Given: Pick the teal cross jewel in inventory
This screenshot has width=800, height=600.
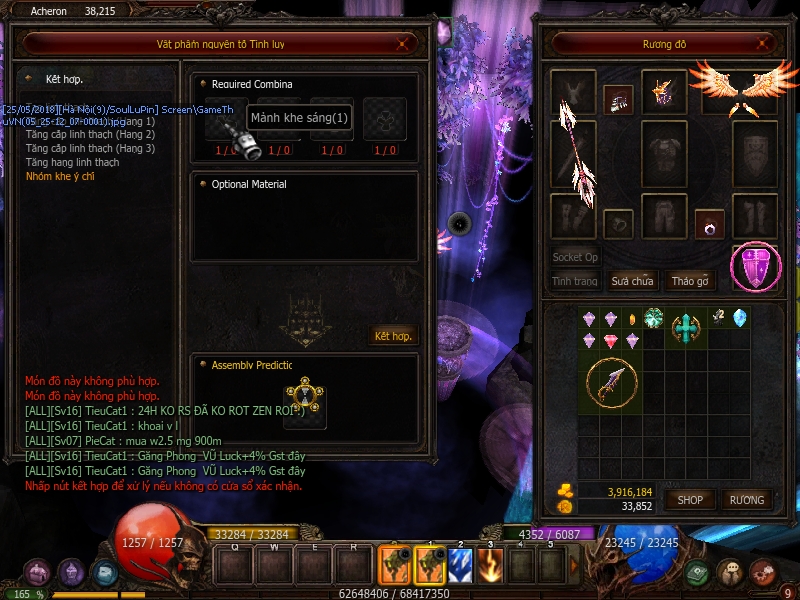Looking at the screenshot, I should pos(685,326).
